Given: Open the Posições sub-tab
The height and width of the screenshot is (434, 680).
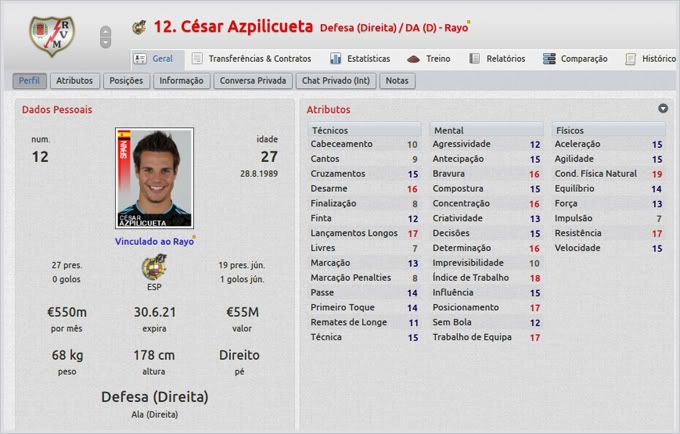Looking at the screenshot, I should [126, 80].
